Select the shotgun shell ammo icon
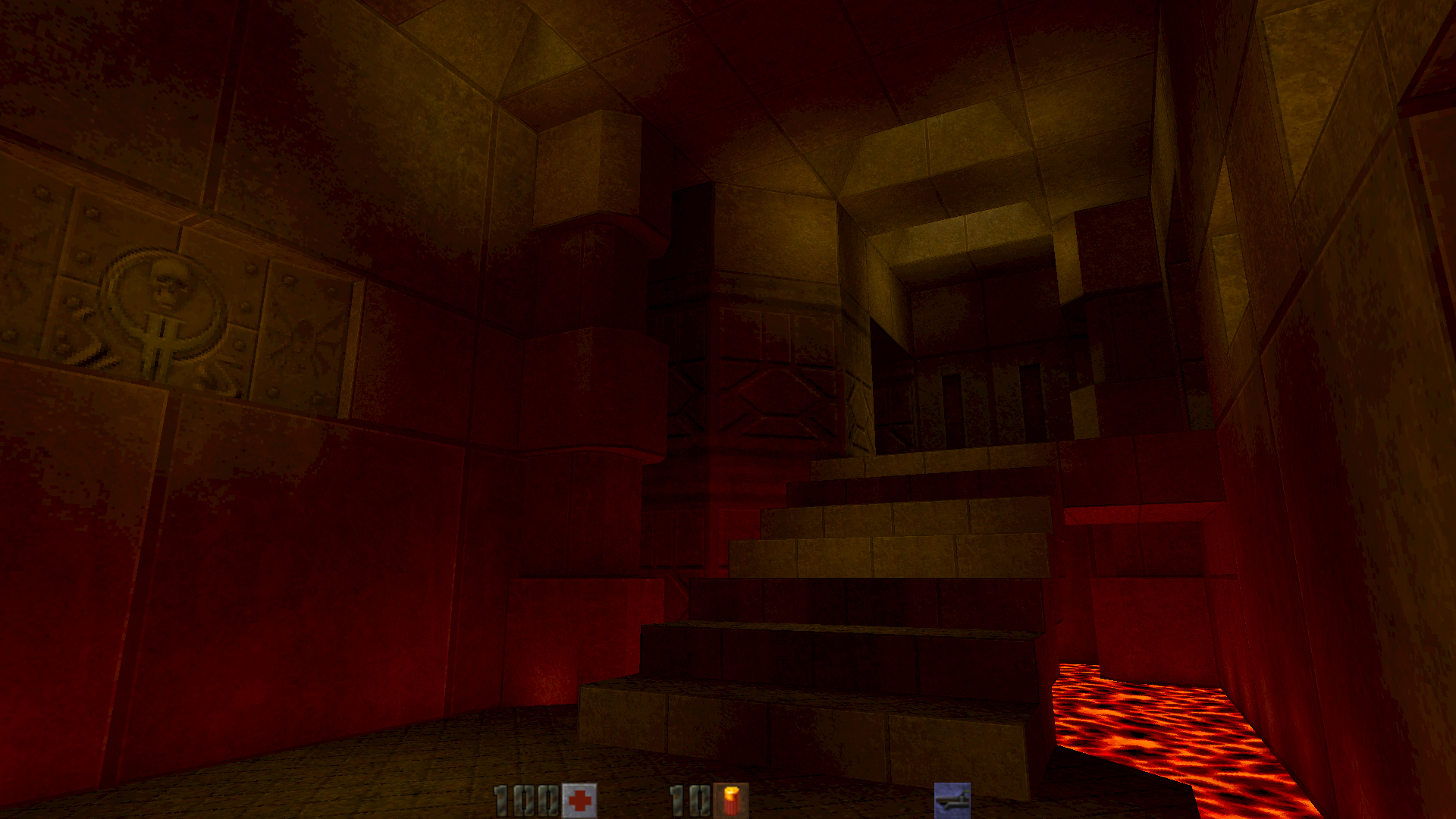 click(731, 801)
